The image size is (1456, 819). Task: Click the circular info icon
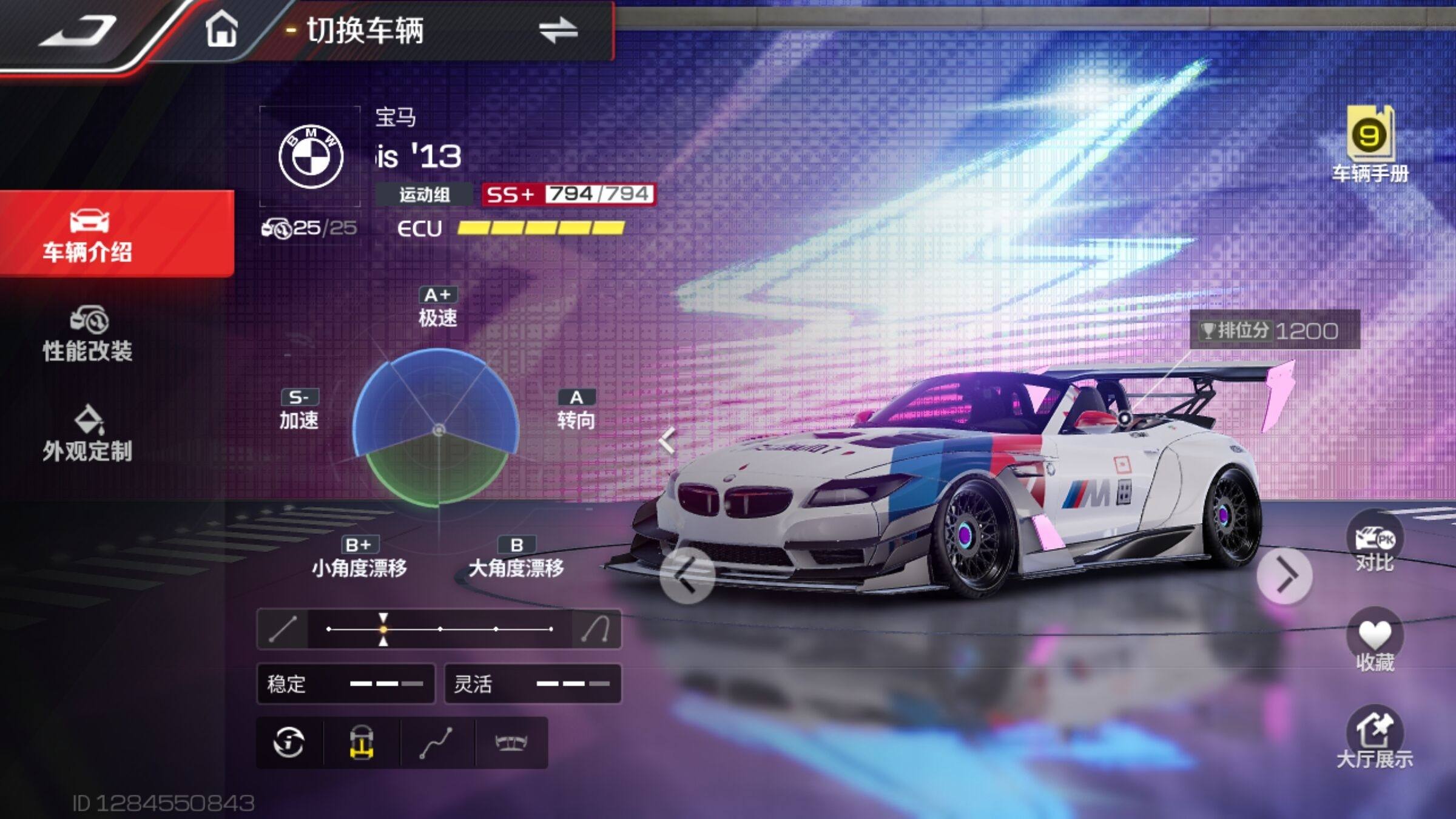pyautogui.click(x=289, y=743)
